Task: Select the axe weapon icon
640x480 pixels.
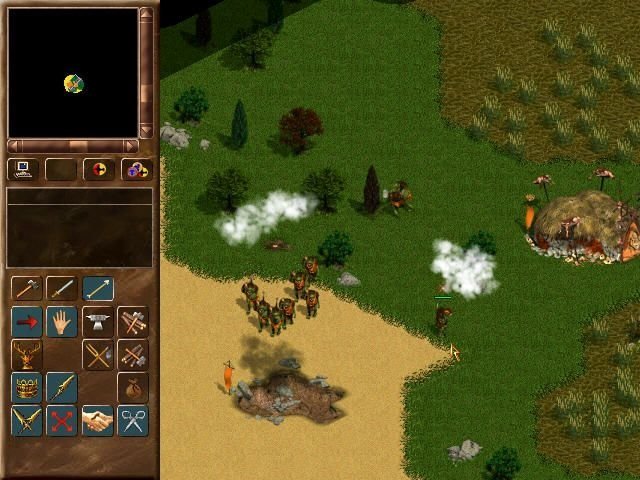Action: (27, 289)
